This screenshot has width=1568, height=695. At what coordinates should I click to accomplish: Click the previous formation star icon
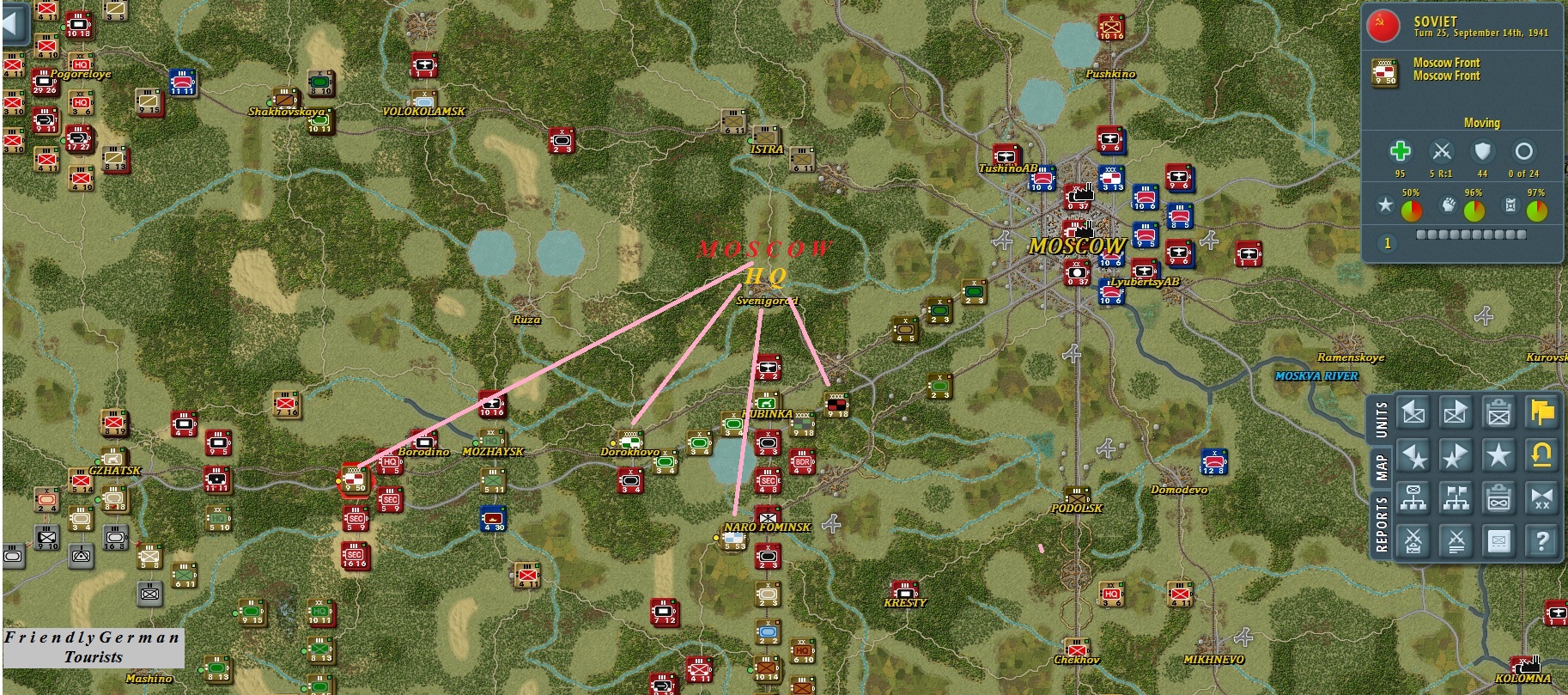1413,455
